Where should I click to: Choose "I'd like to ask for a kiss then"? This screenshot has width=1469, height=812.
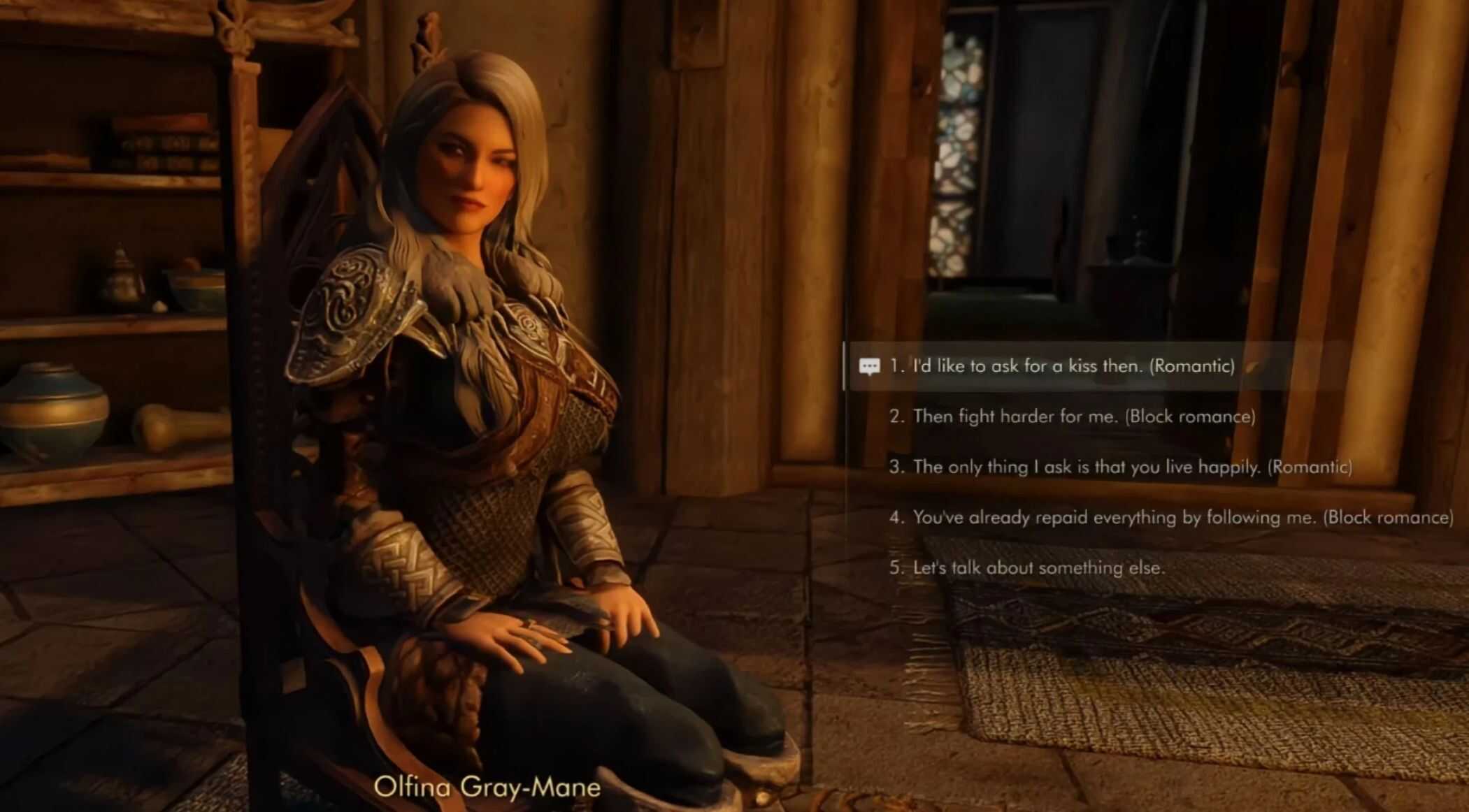(x=1061, y=366)
